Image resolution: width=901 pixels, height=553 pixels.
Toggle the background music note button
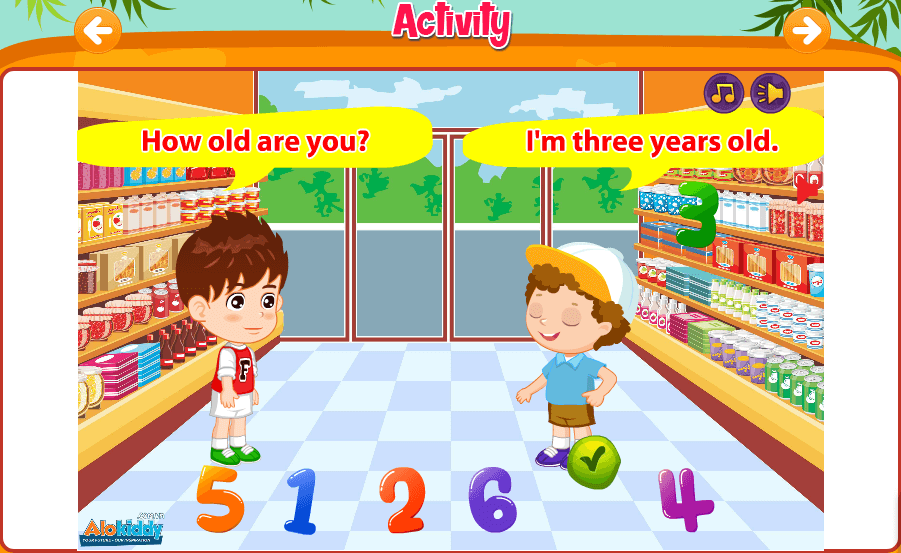point(724,93)
